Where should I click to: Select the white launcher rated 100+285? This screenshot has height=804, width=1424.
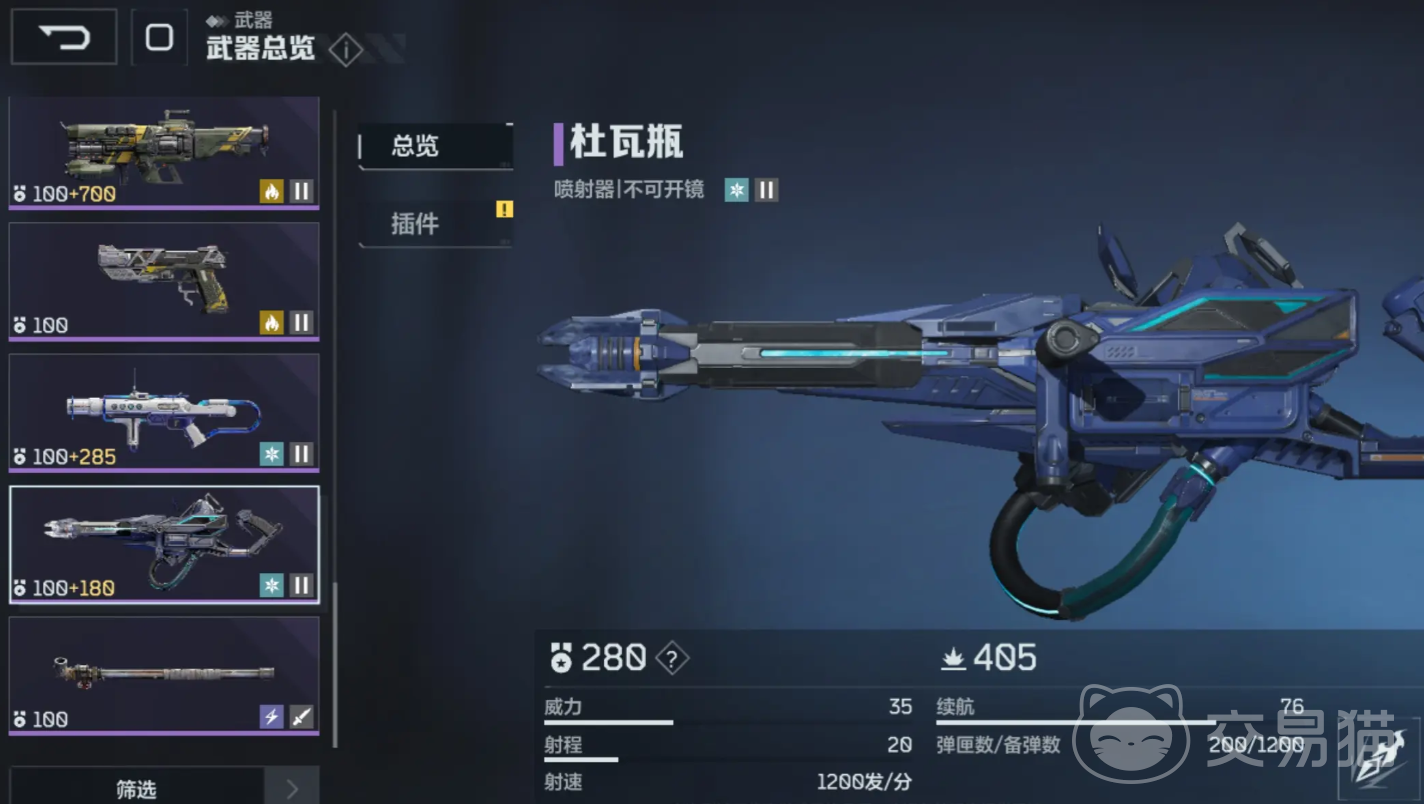click(164, 412)
